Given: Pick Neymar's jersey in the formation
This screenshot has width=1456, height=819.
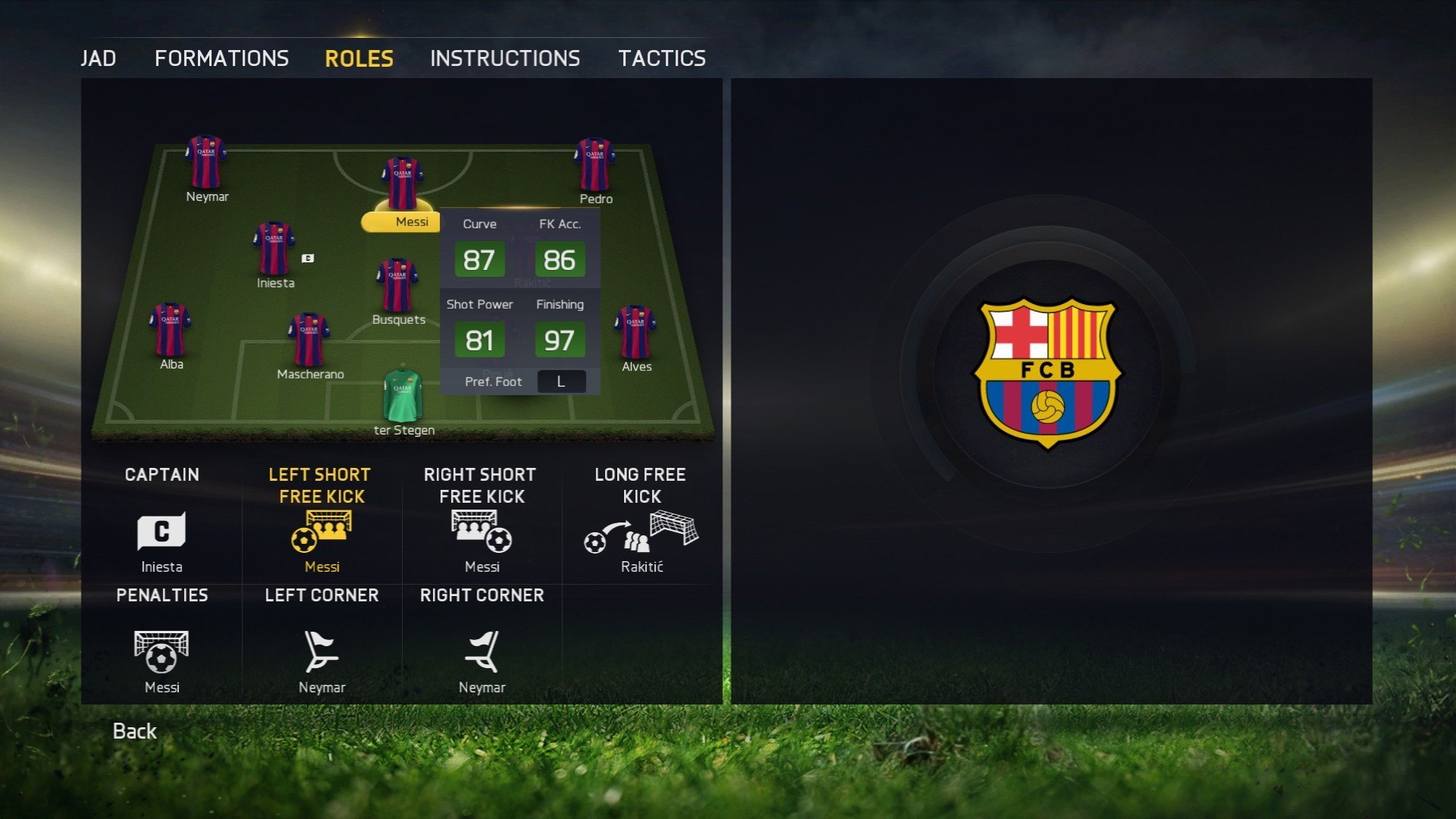Looking at the screenshot, I should click(x=206, y=159).
